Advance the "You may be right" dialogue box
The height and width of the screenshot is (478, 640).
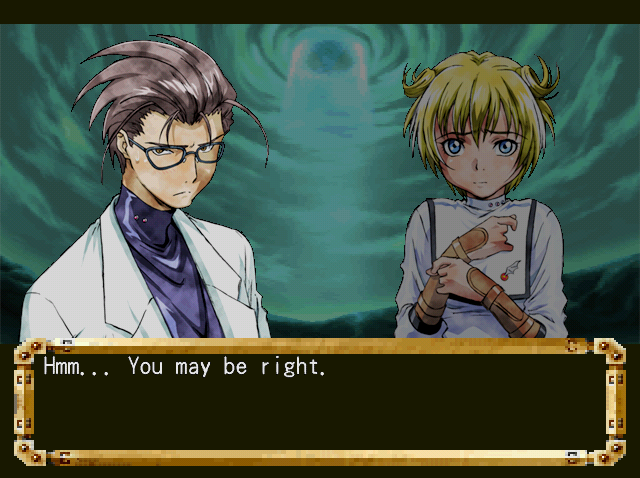click(319, 403)
